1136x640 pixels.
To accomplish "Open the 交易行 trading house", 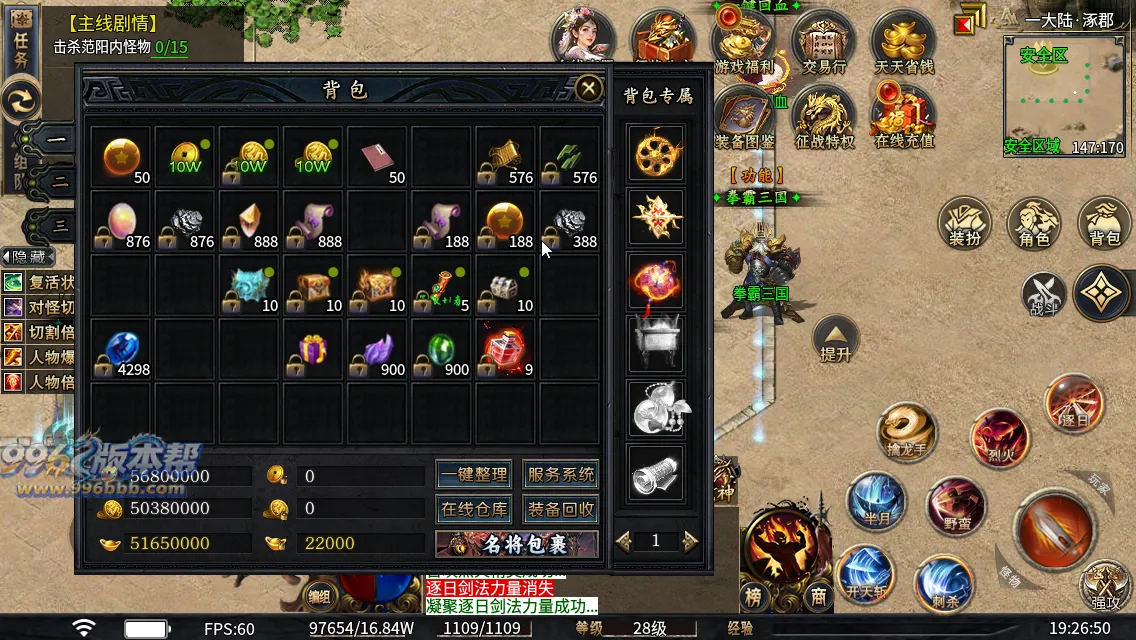I will pos(824,45).
